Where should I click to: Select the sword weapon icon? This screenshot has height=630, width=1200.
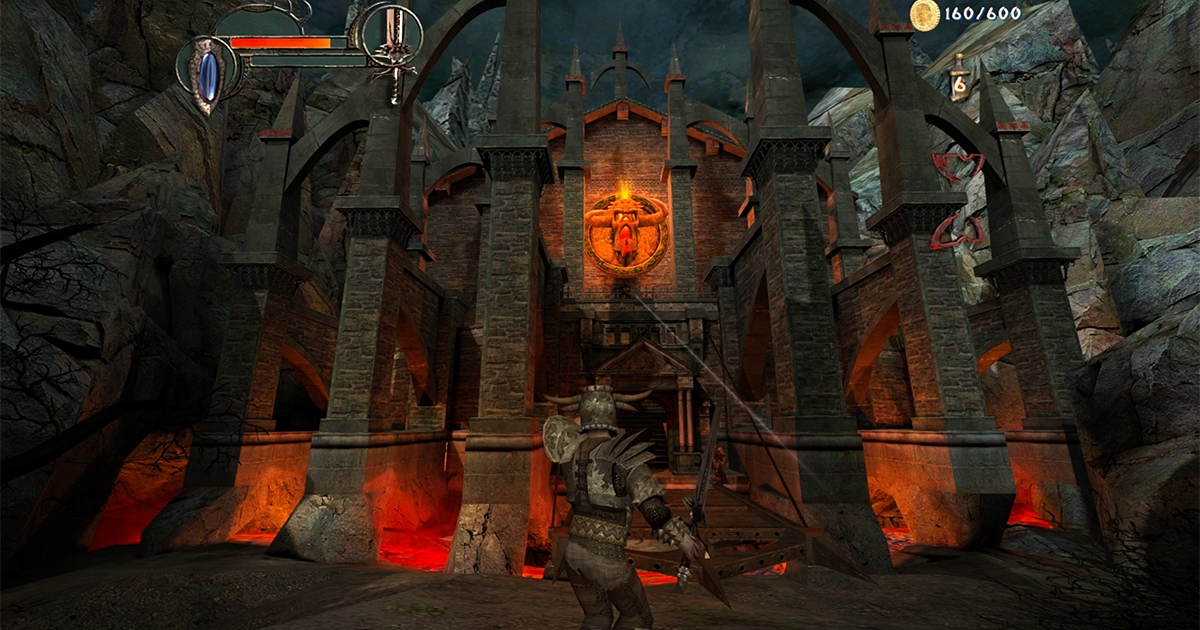click(x=391, y=38)
